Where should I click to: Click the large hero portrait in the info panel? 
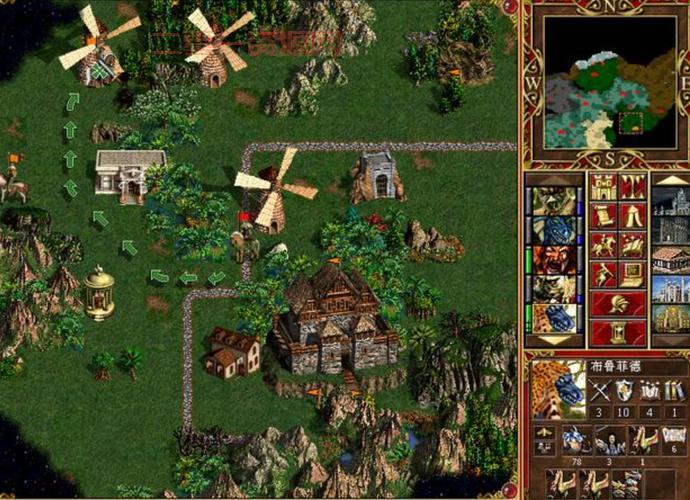click(559, 391)
